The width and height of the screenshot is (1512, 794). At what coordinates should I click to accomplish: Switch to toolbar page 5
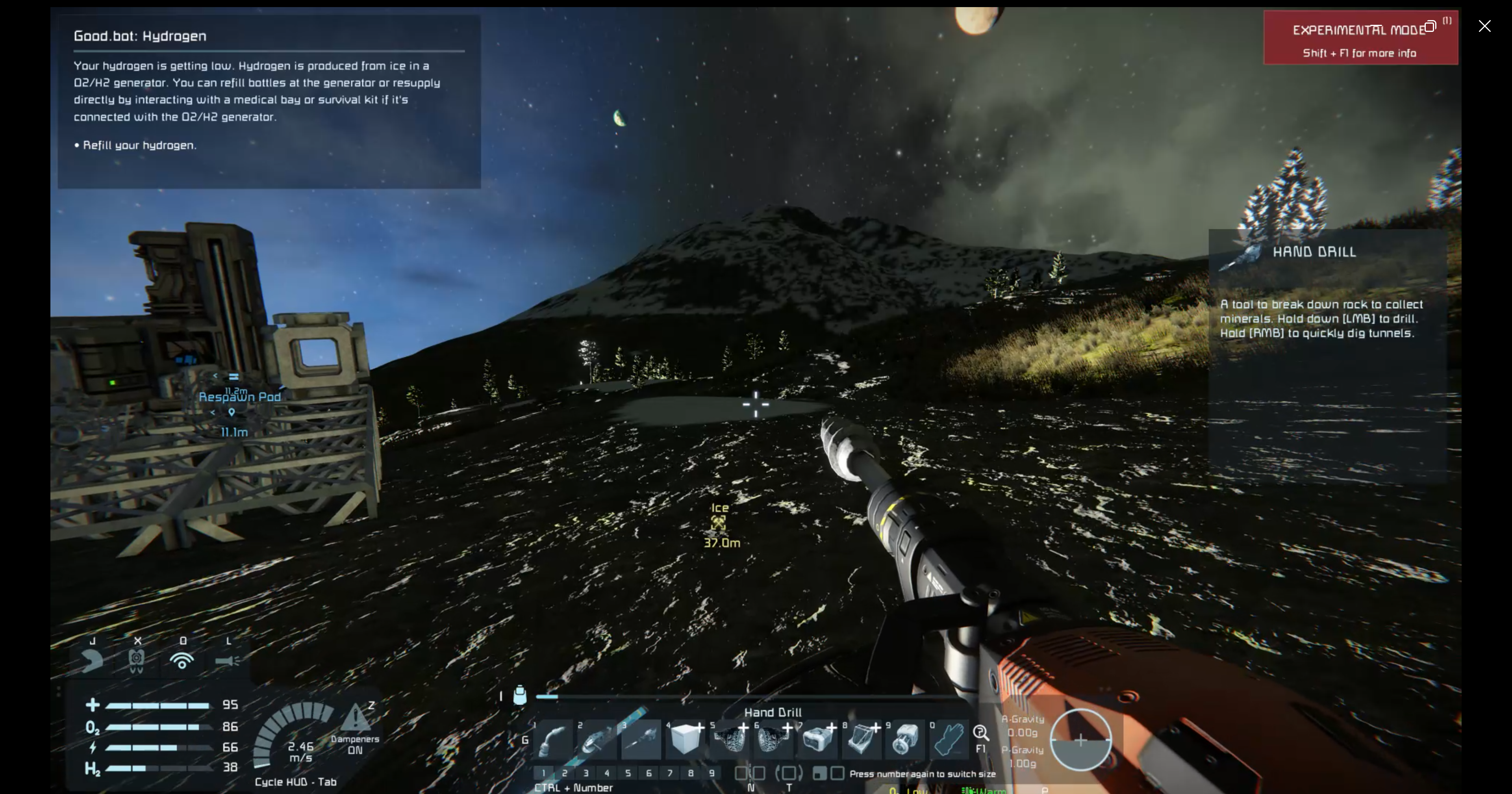(x=628, y=773)
